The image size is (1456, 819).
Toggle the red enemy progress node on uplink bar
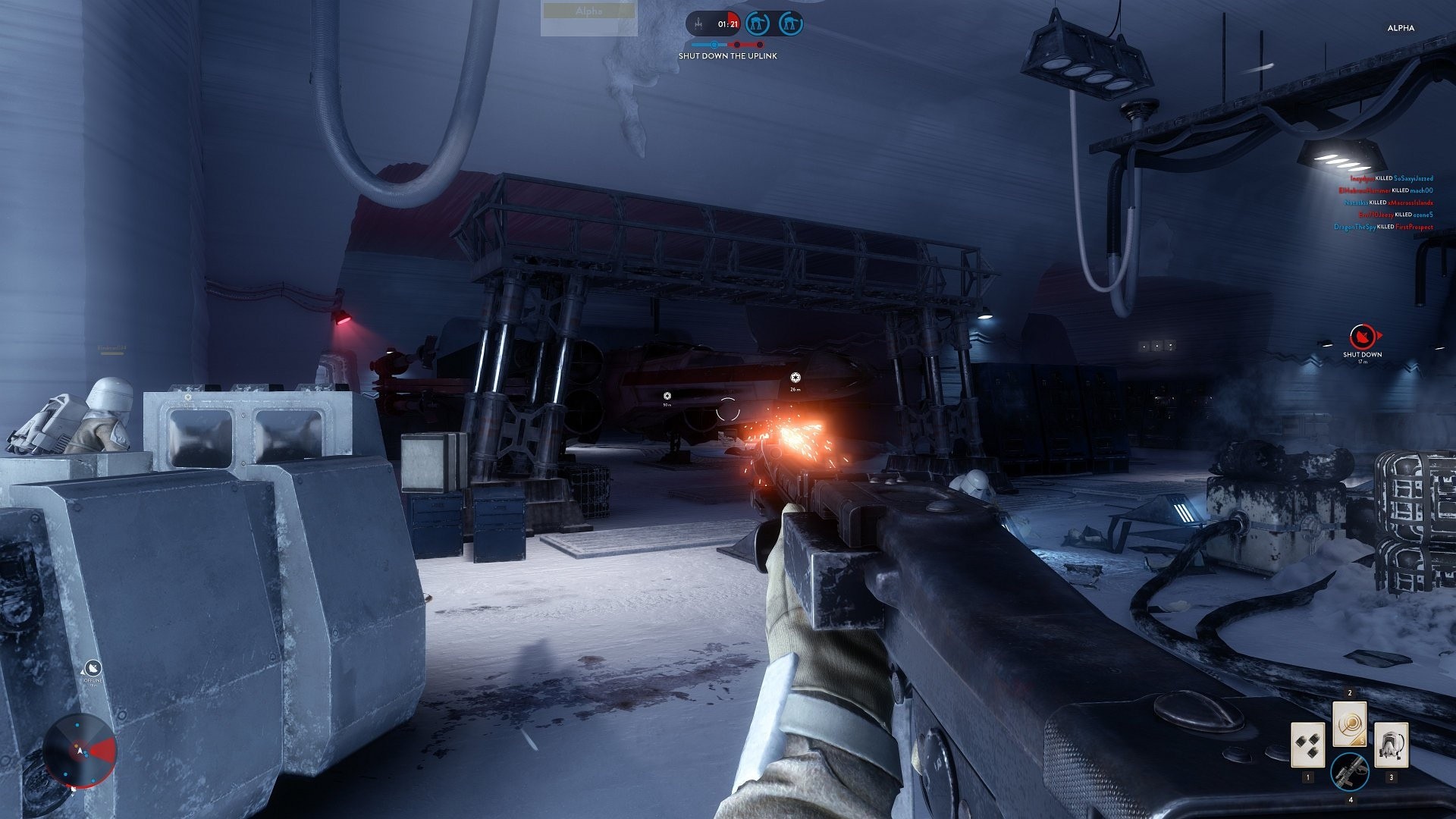736,44
